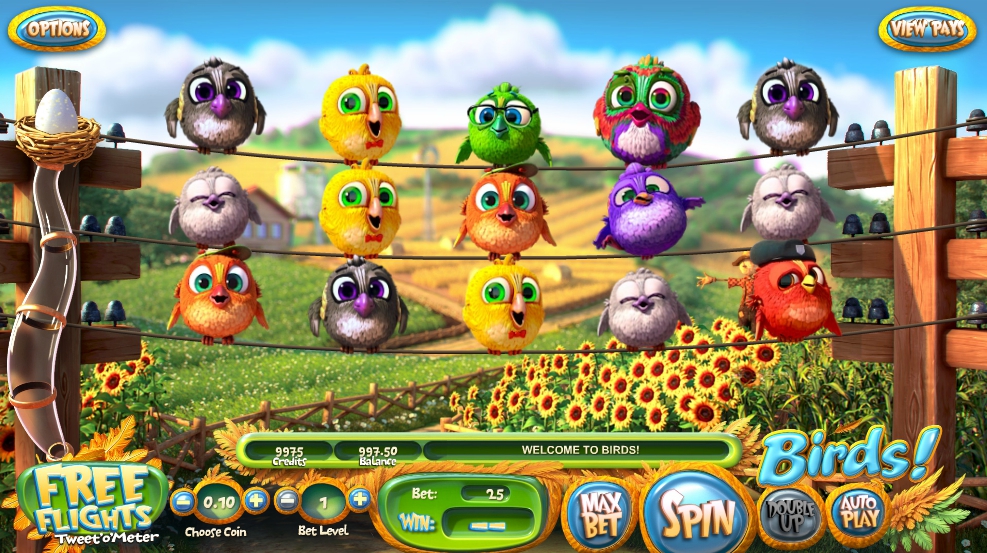Open the Options menu
The height and width of the screenshot is (553, 987).
[x=56, y=29]
